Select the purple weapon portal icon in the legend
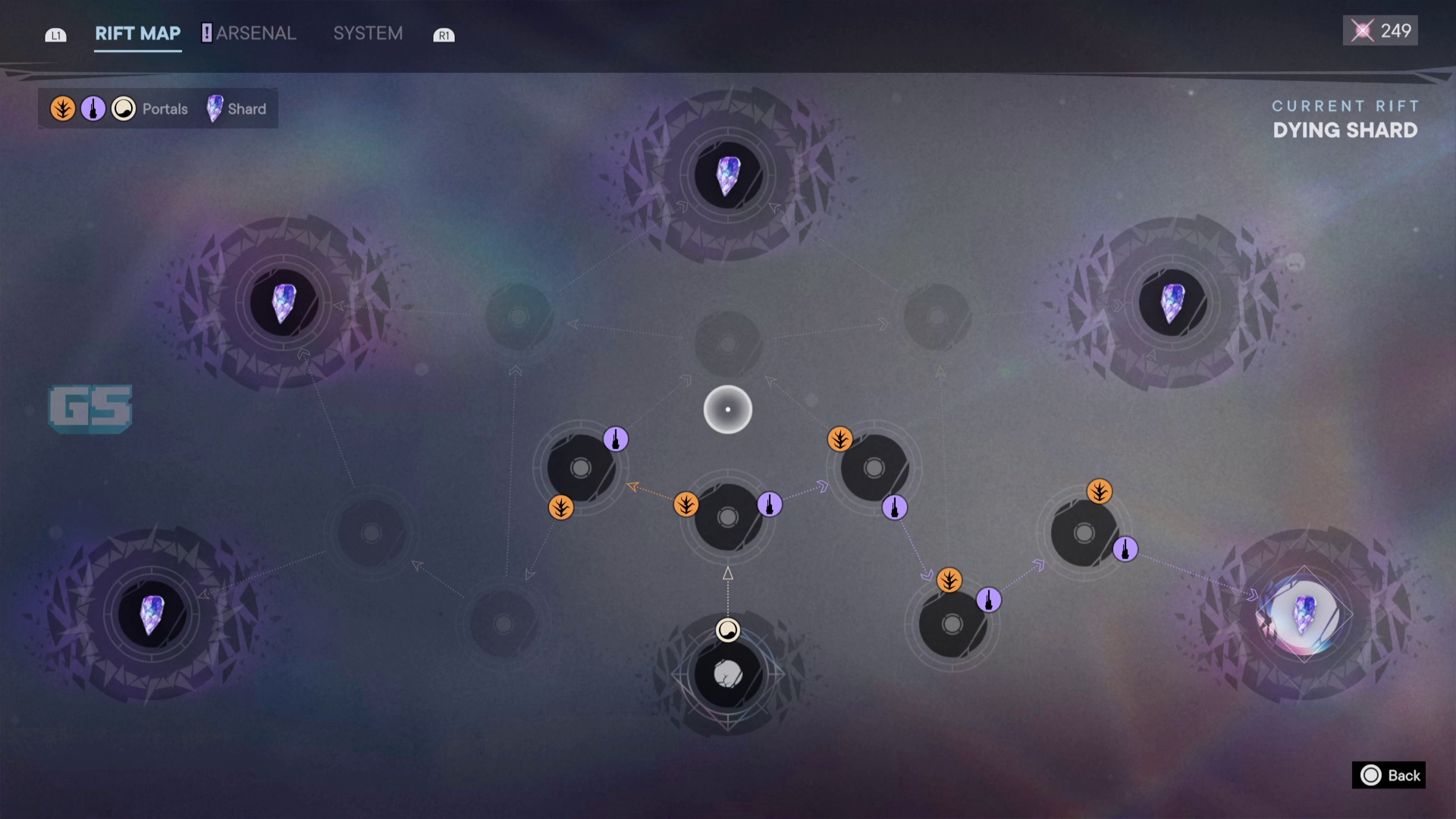1456x819 pixels. [93, 108]
